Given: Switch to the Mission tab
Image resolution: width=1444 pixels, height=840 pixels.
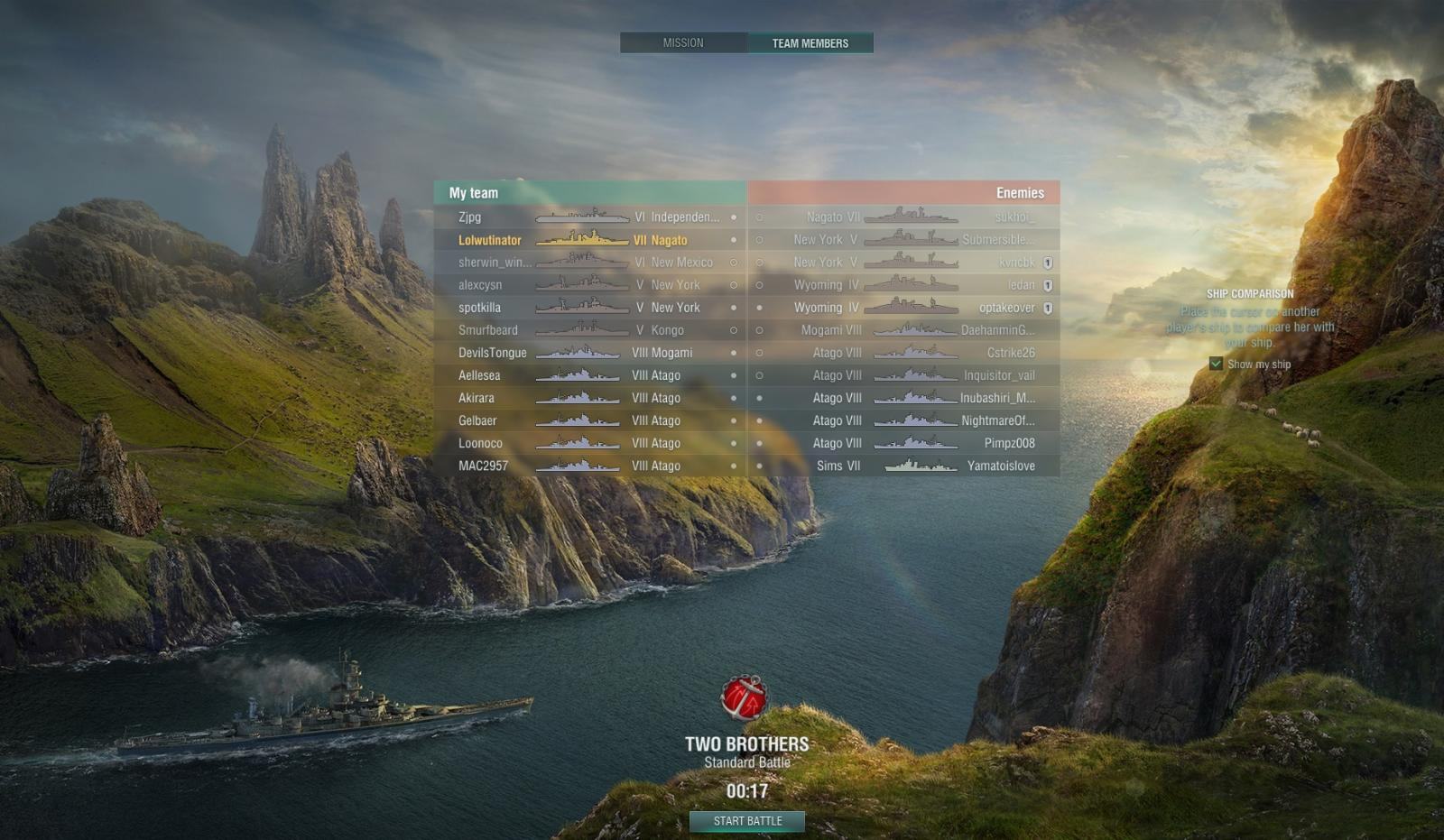Looking at the screenshot, I should tap(683, 43).
